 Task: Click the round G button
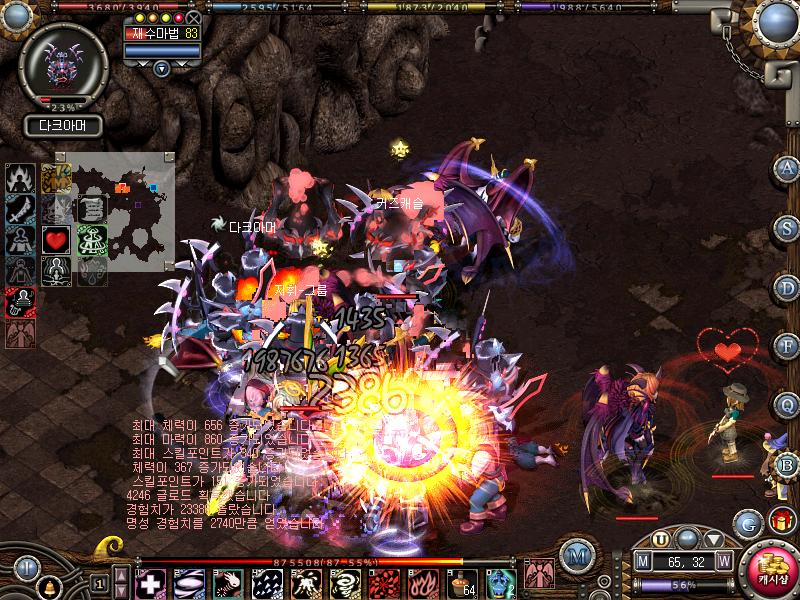(747, 523)
